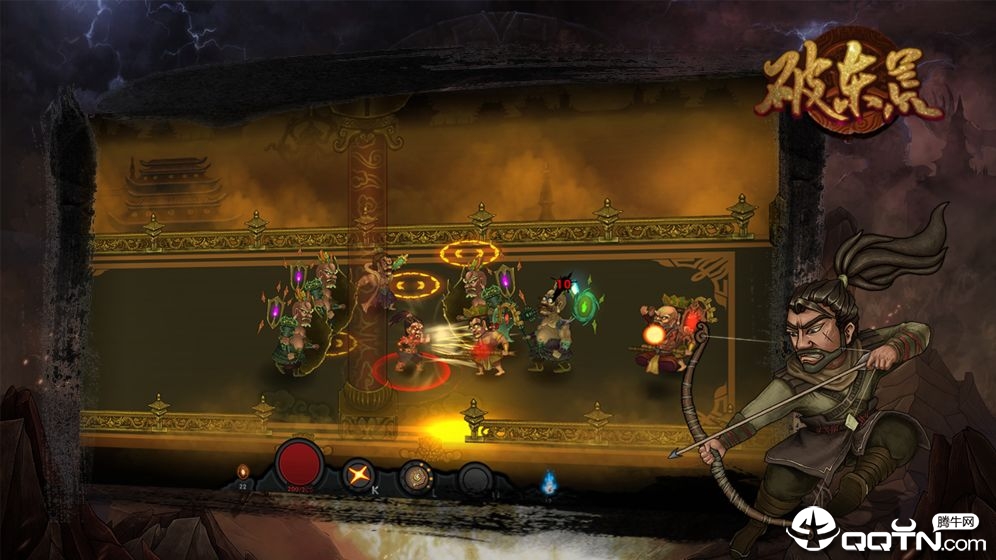996x560 pixels.
Task: Select the empty dark skill slot
Action: point(474,478)
